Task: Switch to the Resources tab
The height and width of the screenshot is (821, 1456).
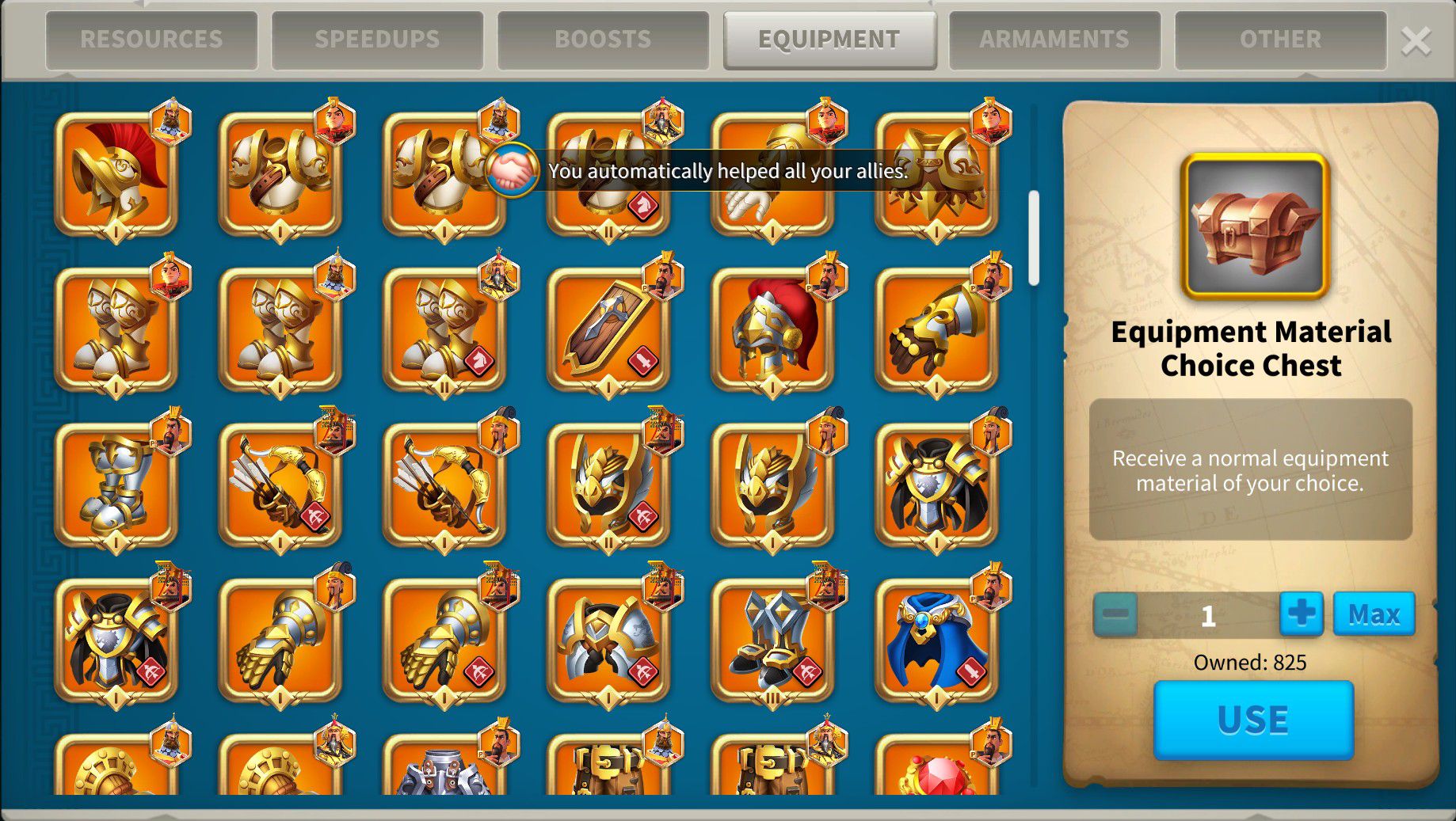Action: point(151,39)
